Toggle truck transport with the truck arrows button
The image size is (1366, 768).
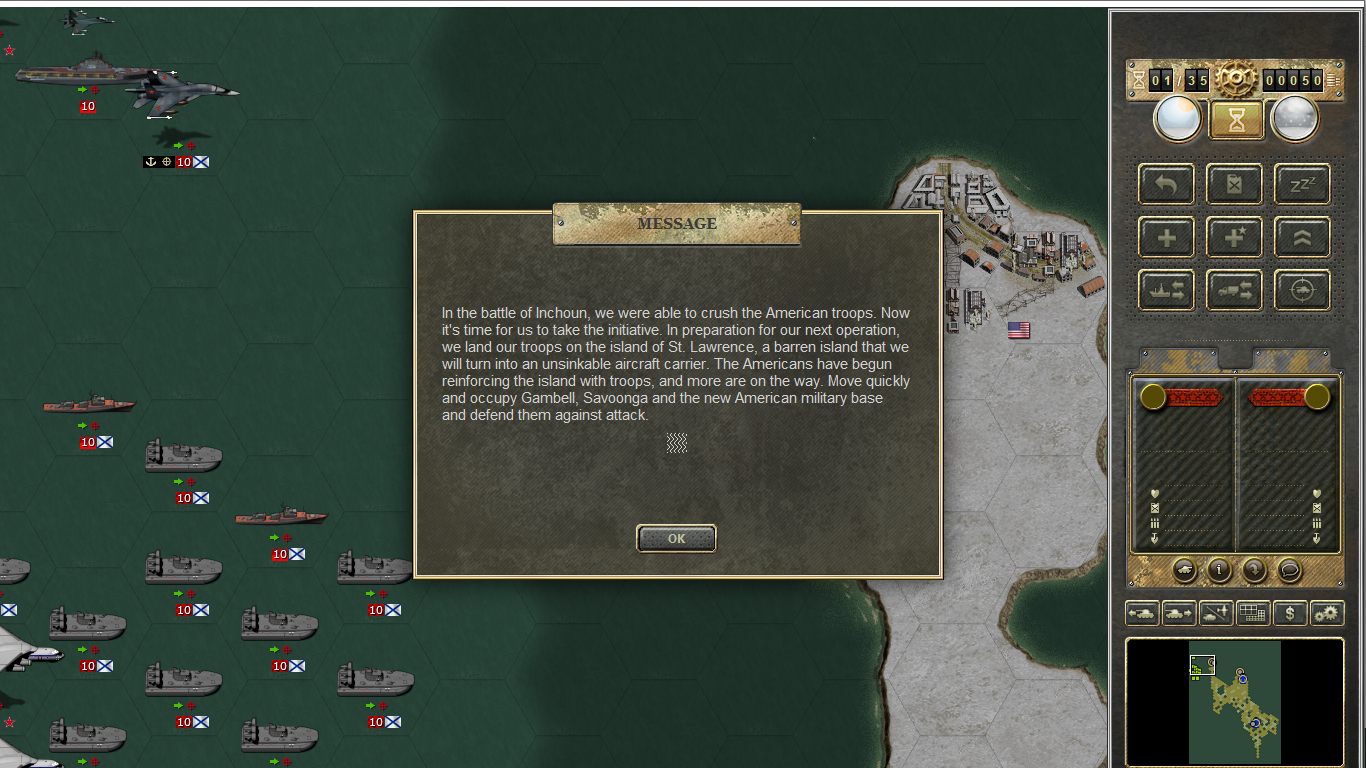1235,290
